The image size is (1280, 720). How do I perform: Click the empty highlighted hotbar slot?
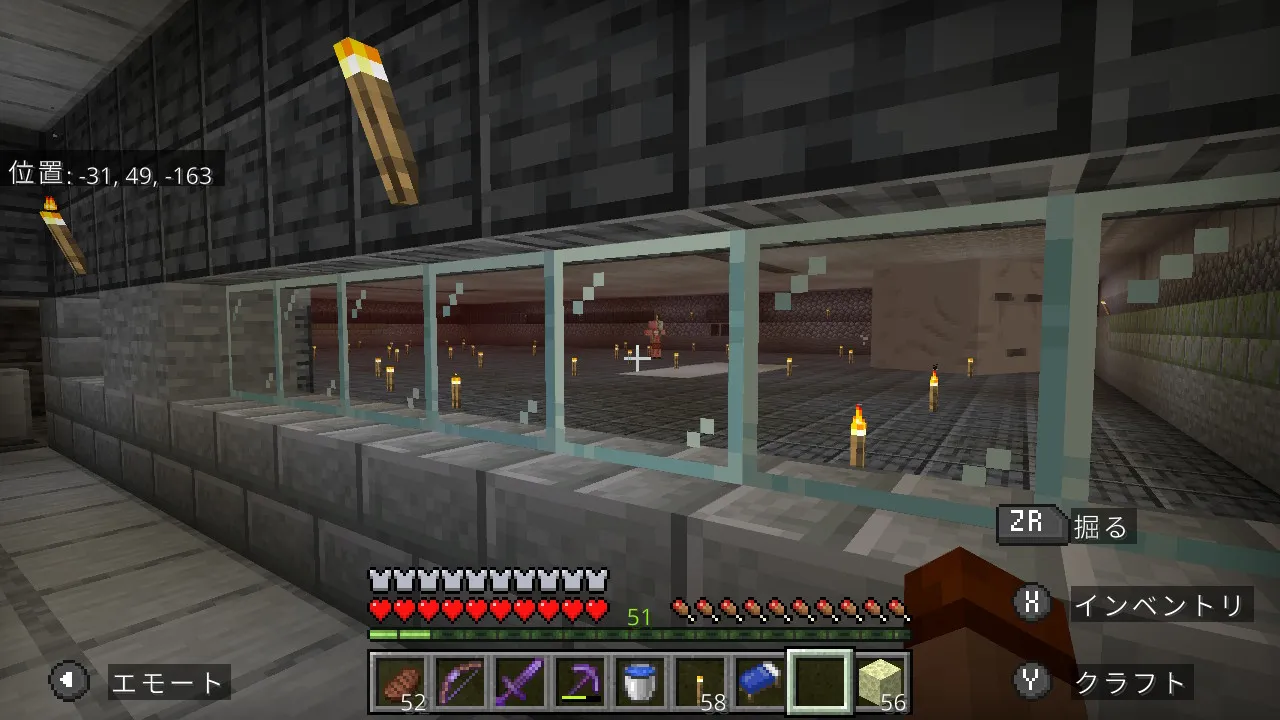tap(820, 683)
